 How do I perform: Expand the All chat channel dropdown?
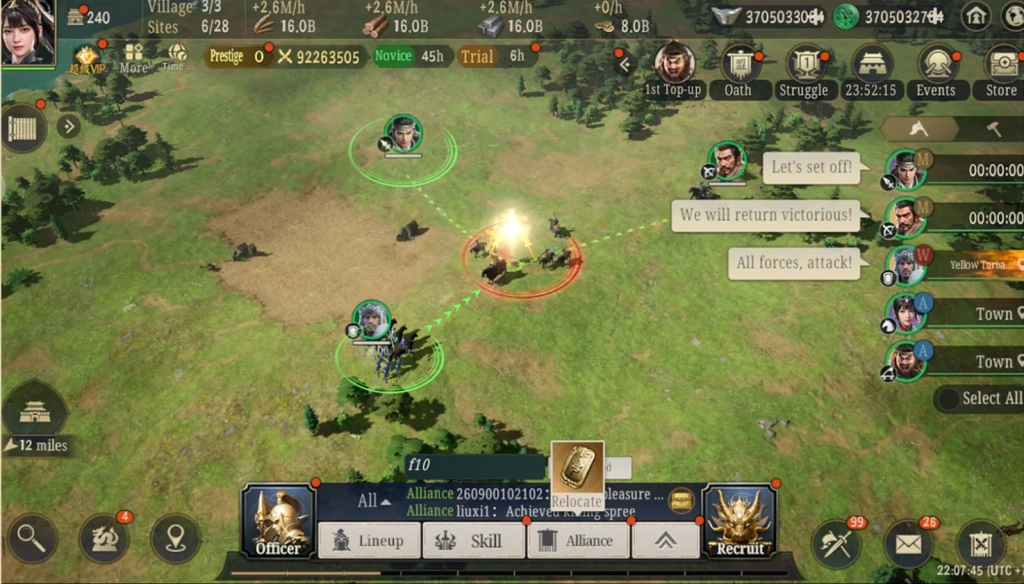coord(374,501)
